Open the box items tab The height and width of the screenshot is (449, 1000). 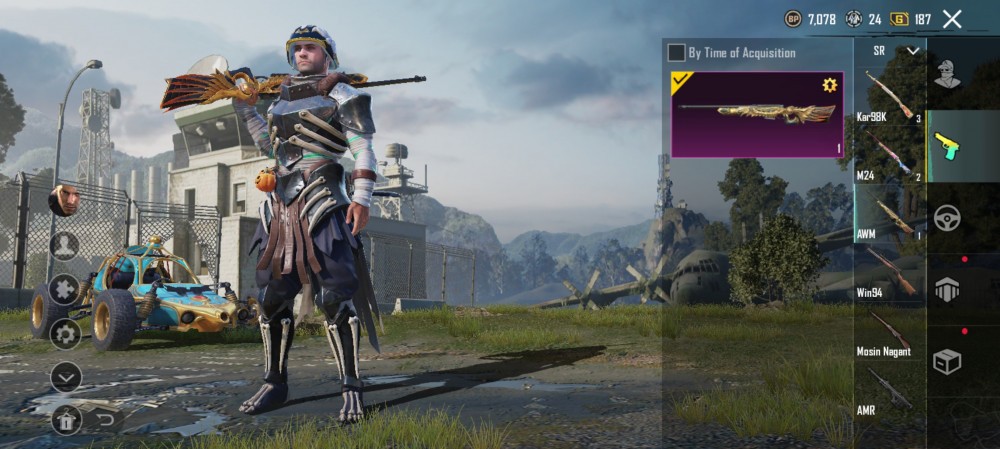tap(946, 361)
